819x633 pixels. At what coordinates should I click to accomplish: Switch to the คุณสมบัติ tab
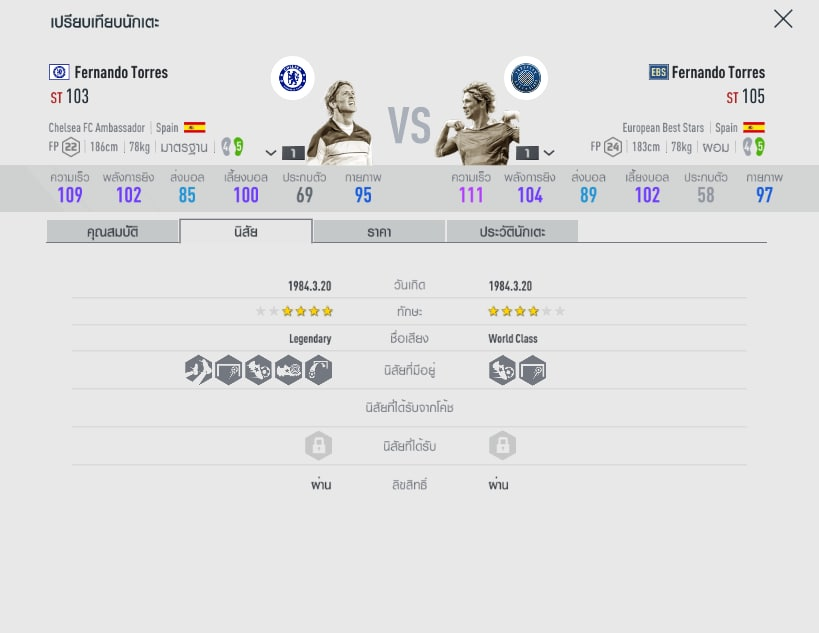[x=112, y=232]
